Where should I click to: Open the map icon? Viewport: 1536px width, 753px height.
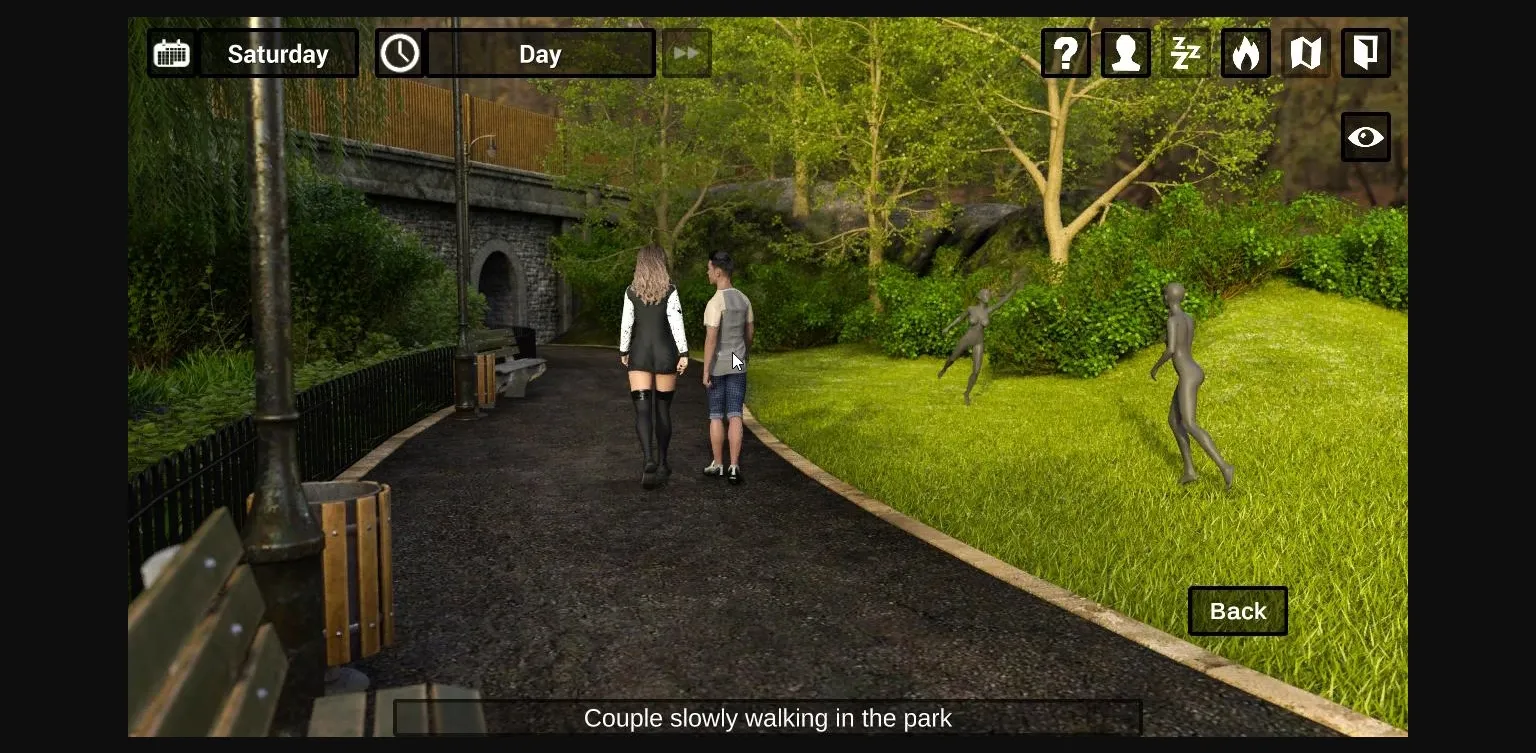point(1305,53)
